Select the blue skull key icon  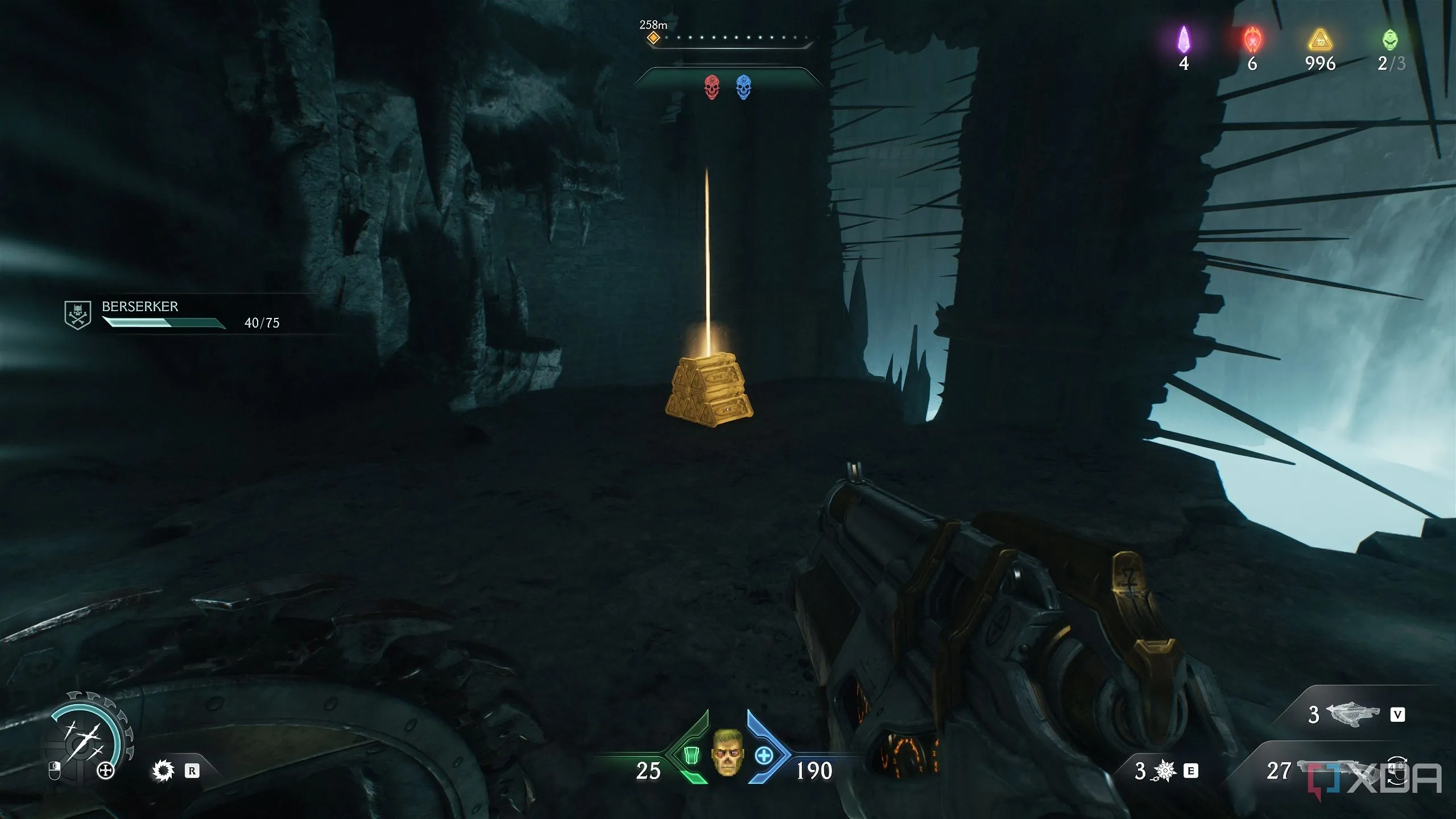743,88
